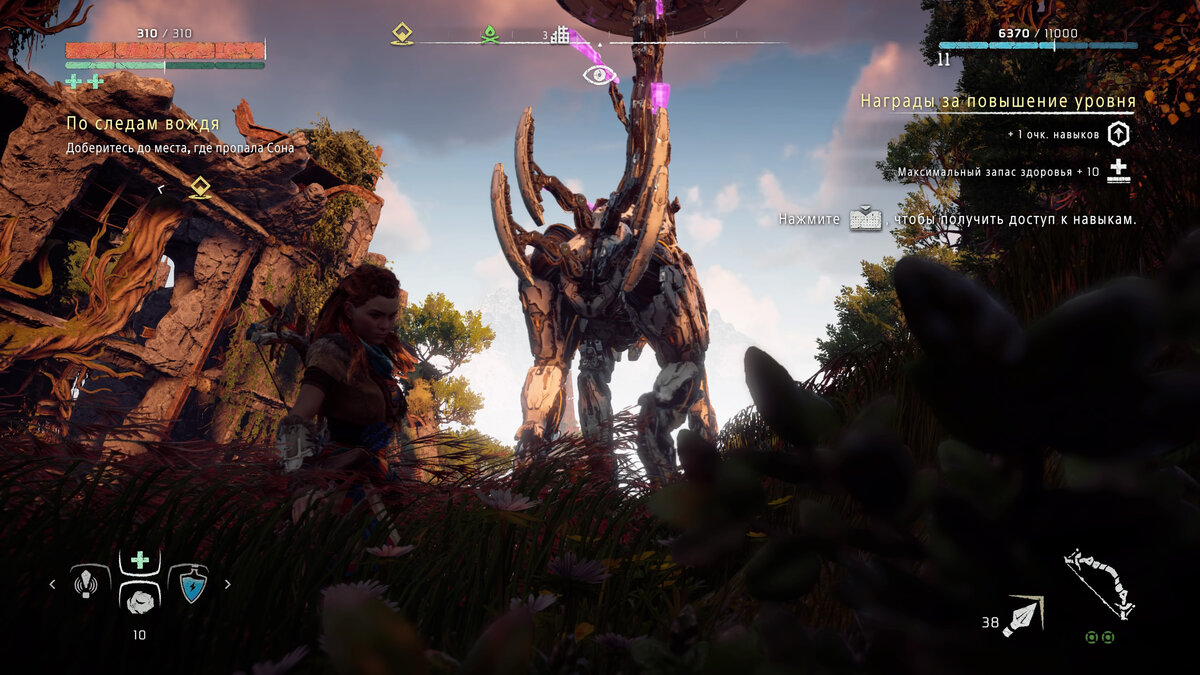
Task: Select the rock item in the tool slot
Action: (x=139, y=598)
